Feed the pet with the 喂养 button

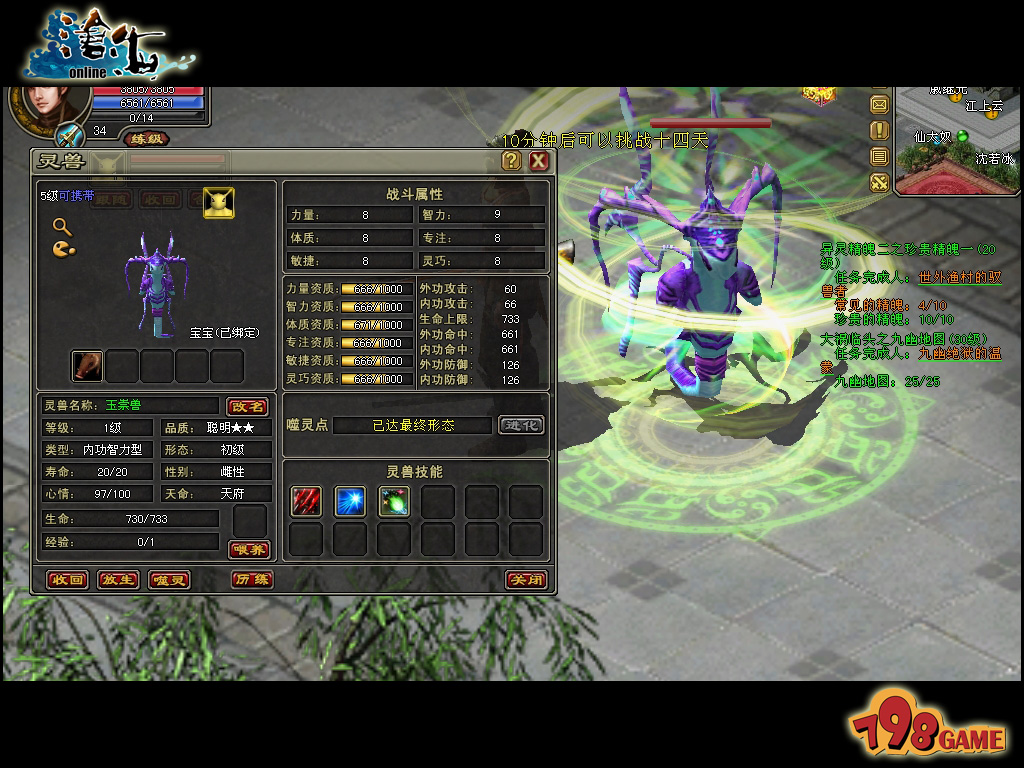pos(249,549)
